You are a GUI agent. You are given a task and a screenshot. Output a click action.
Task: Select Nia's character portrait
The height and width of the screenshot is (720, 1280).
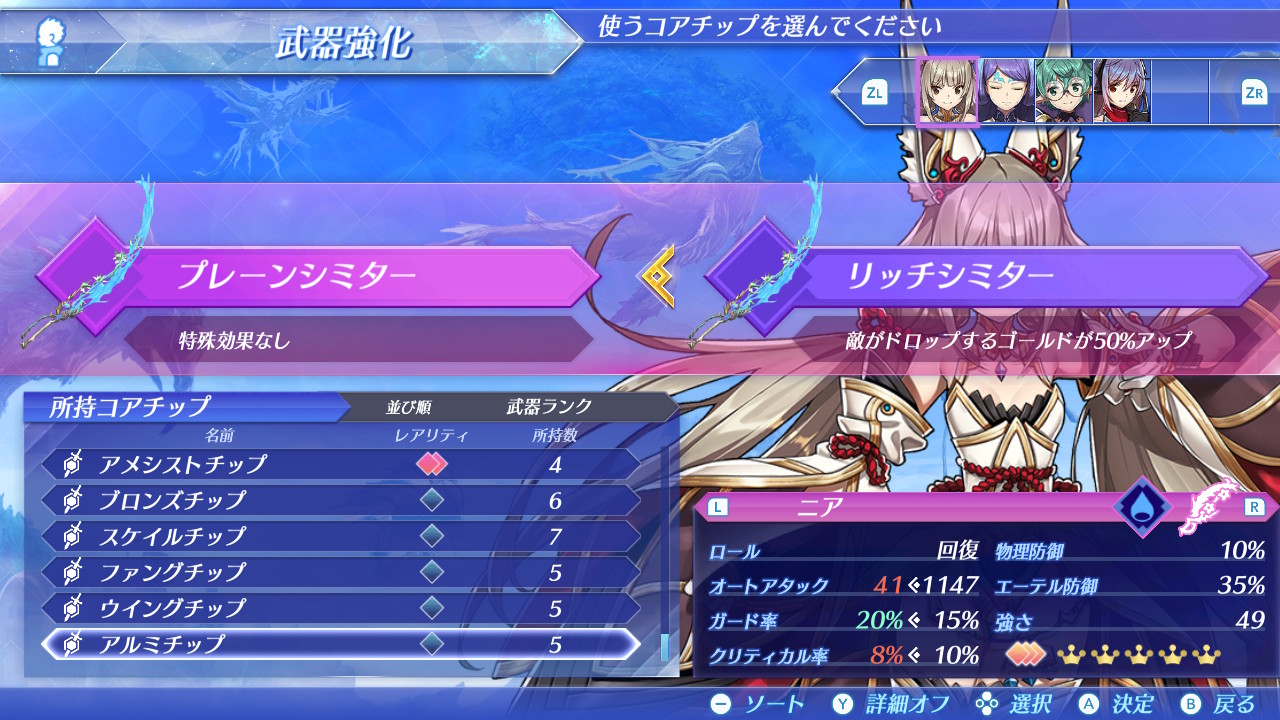point(948,90)
